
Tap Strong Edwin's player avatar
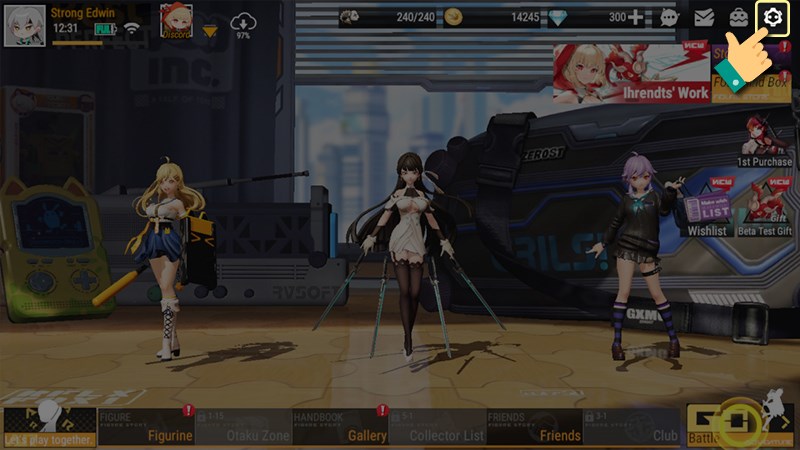coord(25,25)
